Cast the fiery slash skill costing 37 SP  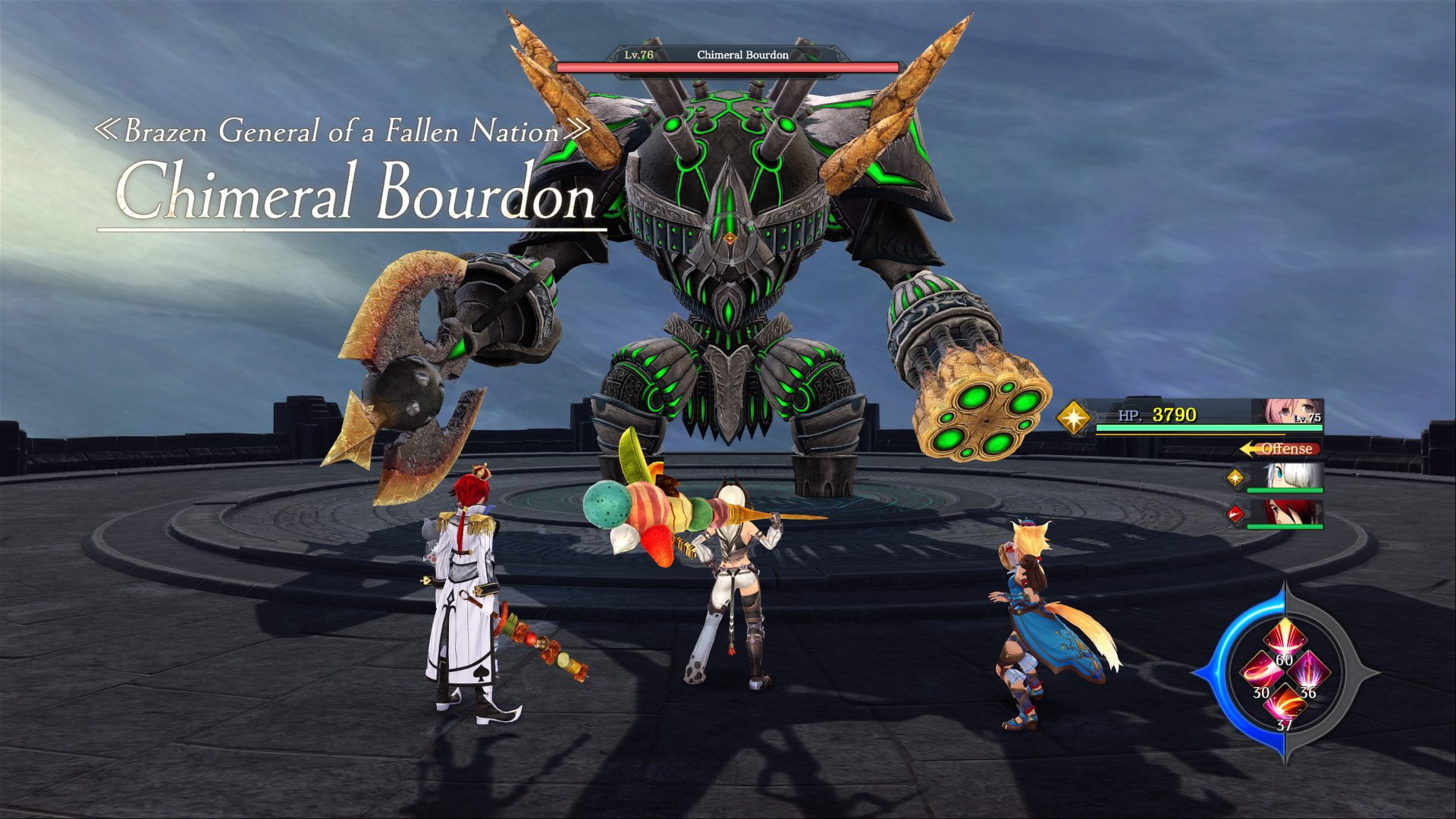click(x=1284, y=705)
